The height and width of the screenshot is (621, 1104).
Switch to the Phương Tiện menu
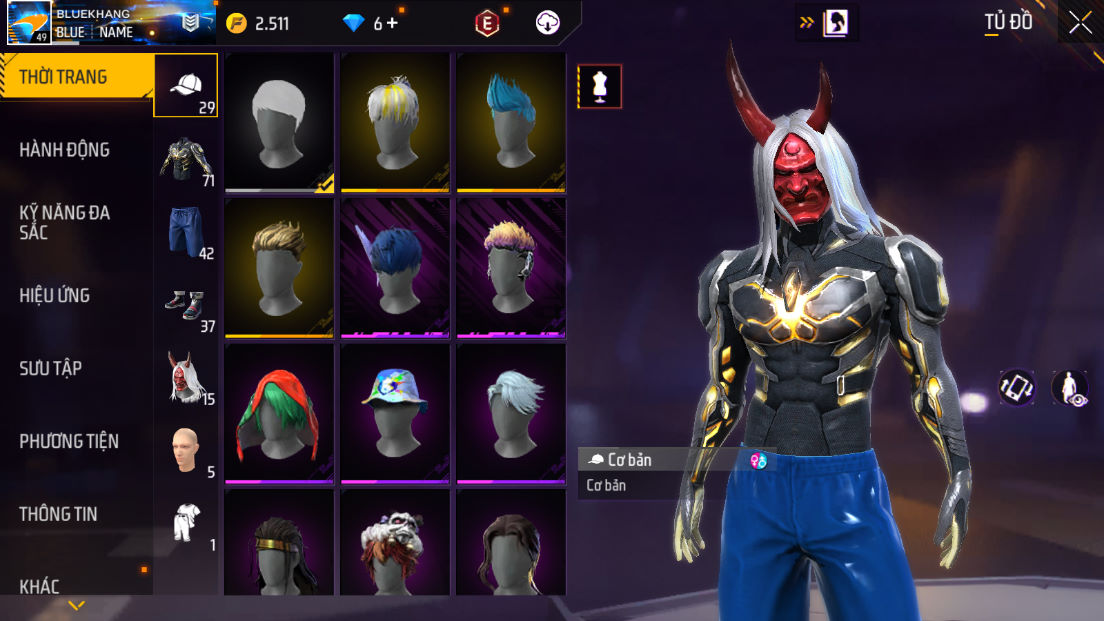[x=69, y=441]
